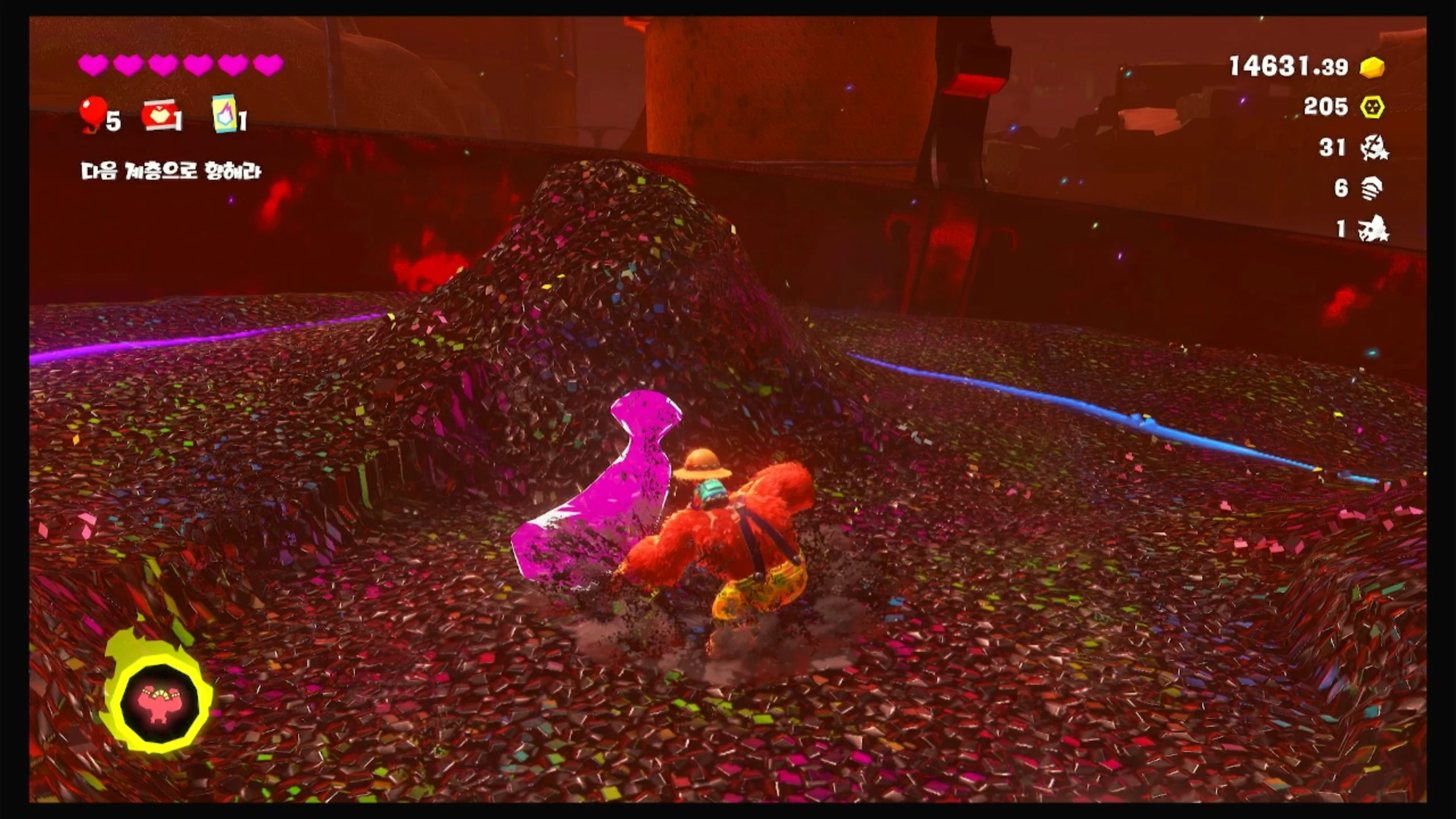The width and height of the screenshot is (1456, 819).
Task: Open the Korean objective tracker text
Action: point(171,171)
